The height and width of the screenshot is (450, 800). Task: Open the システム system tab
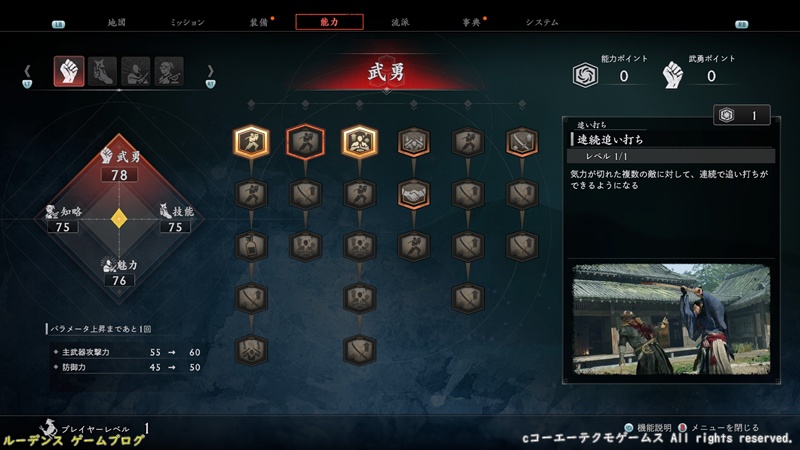(542, 22)
